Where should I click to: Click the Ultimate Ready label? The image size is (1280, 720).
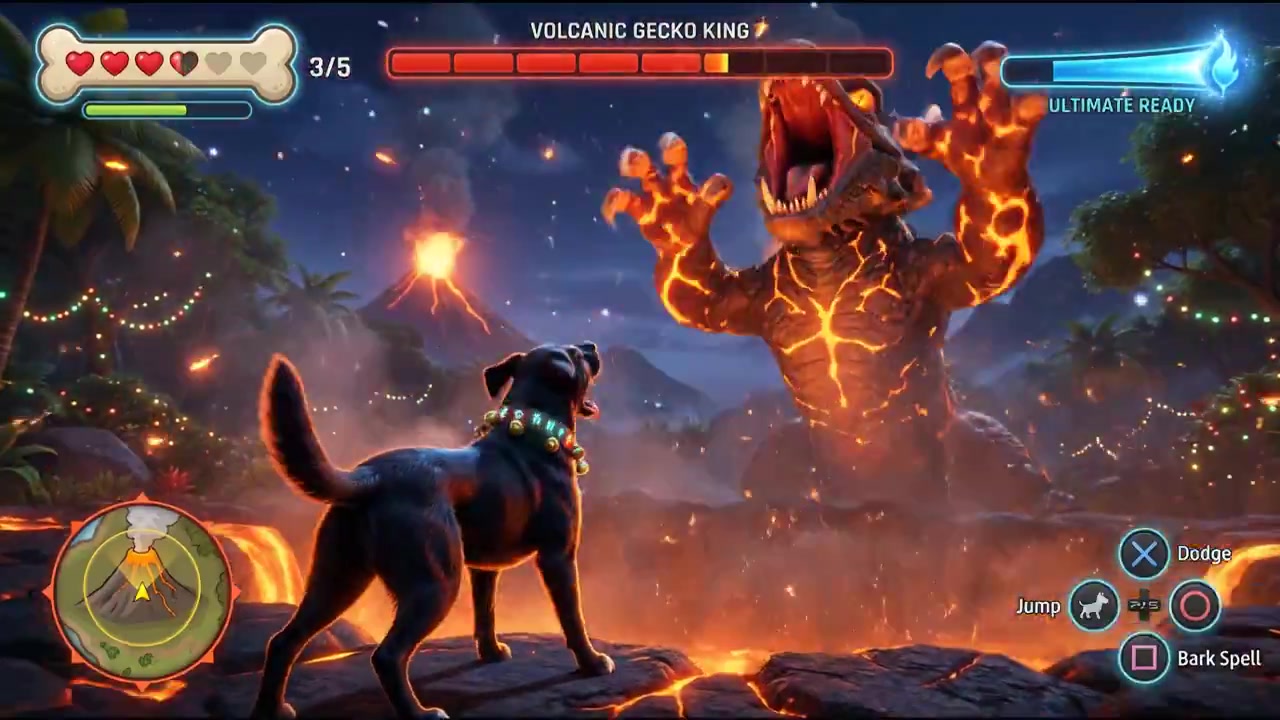pos(1122,105)
